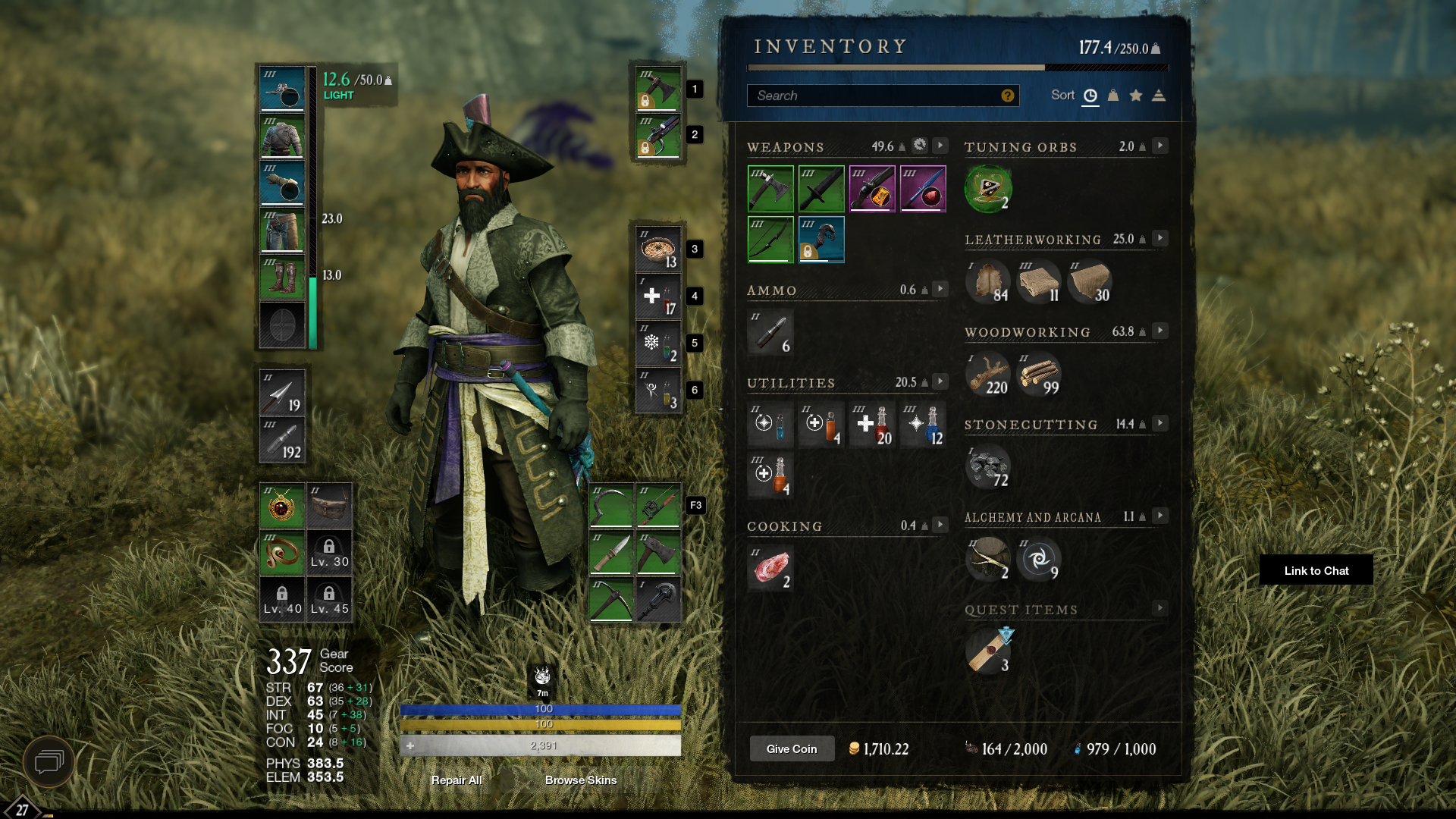Select the food consumable in slot 3
Viewport: 1456px width, 819px height.
[657, 249]
